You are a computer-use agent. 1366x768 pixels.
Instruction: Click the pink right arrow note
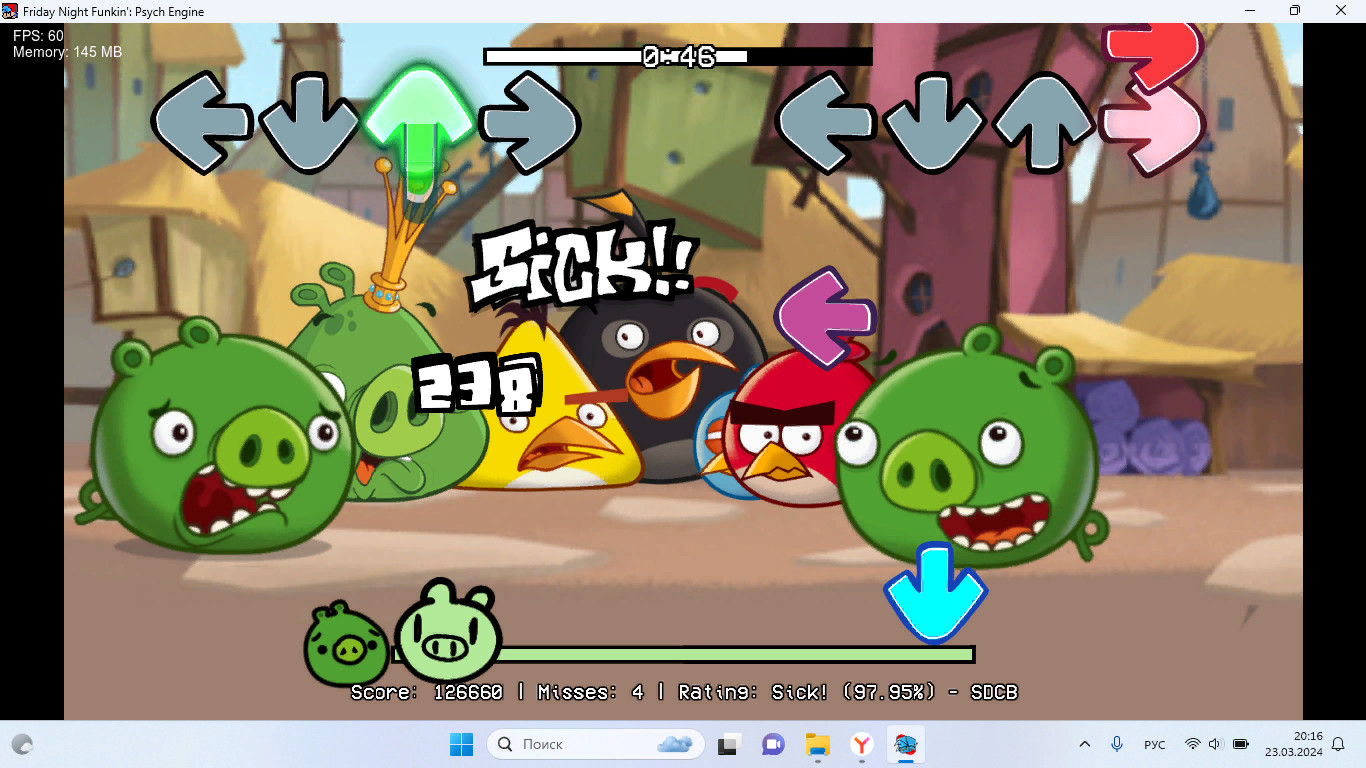[1151, 131]
